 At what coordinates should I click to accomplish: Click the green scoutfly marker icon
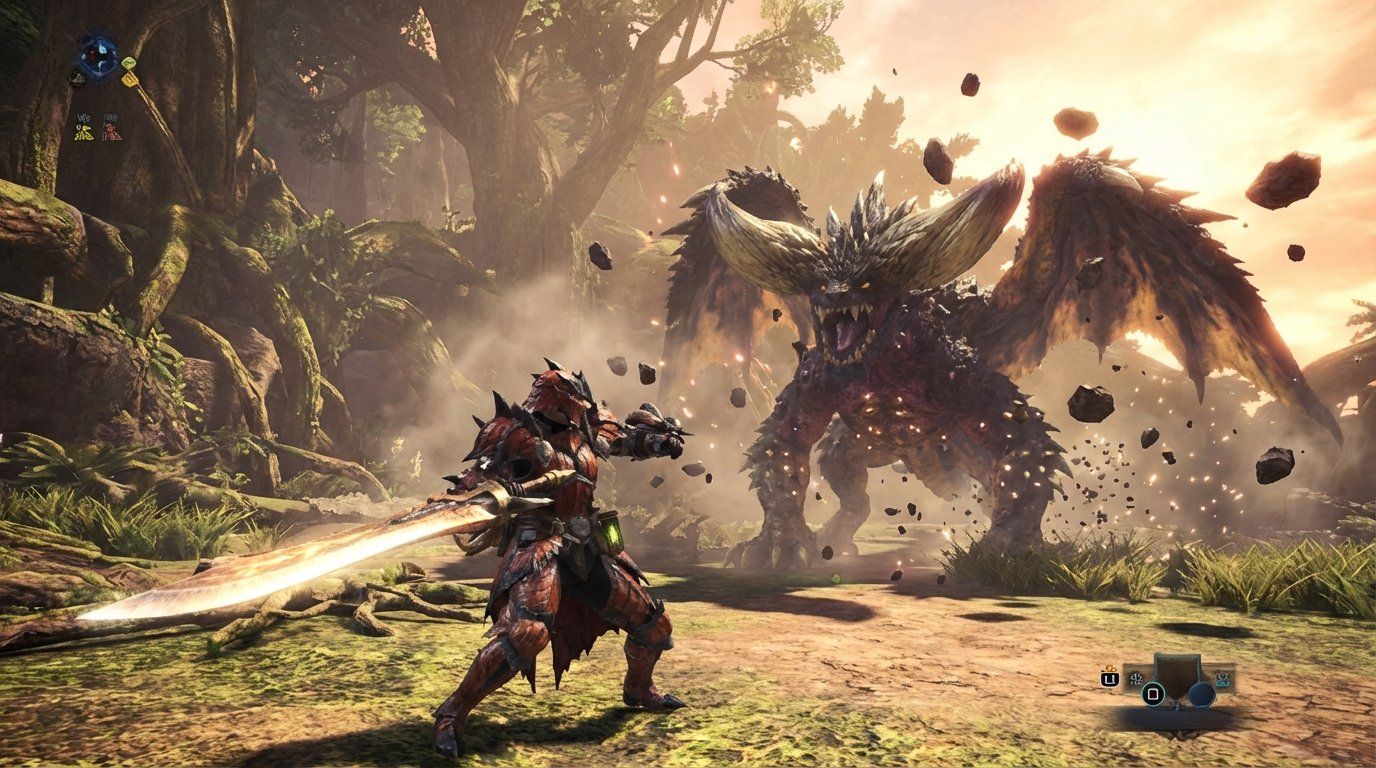(129, 62)
